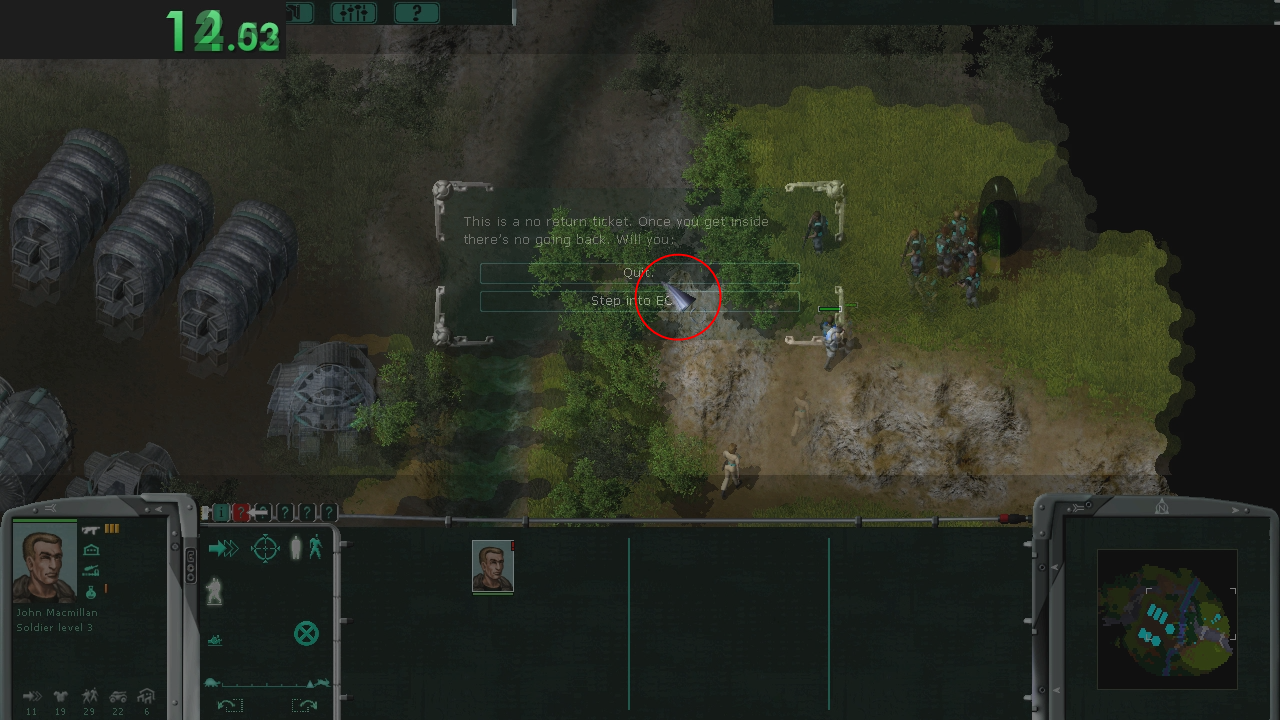Image resolution: width=1280 pixels, height=720 pixels.
Task: Click the rotate right arrow button
Action: pos(304,705)
